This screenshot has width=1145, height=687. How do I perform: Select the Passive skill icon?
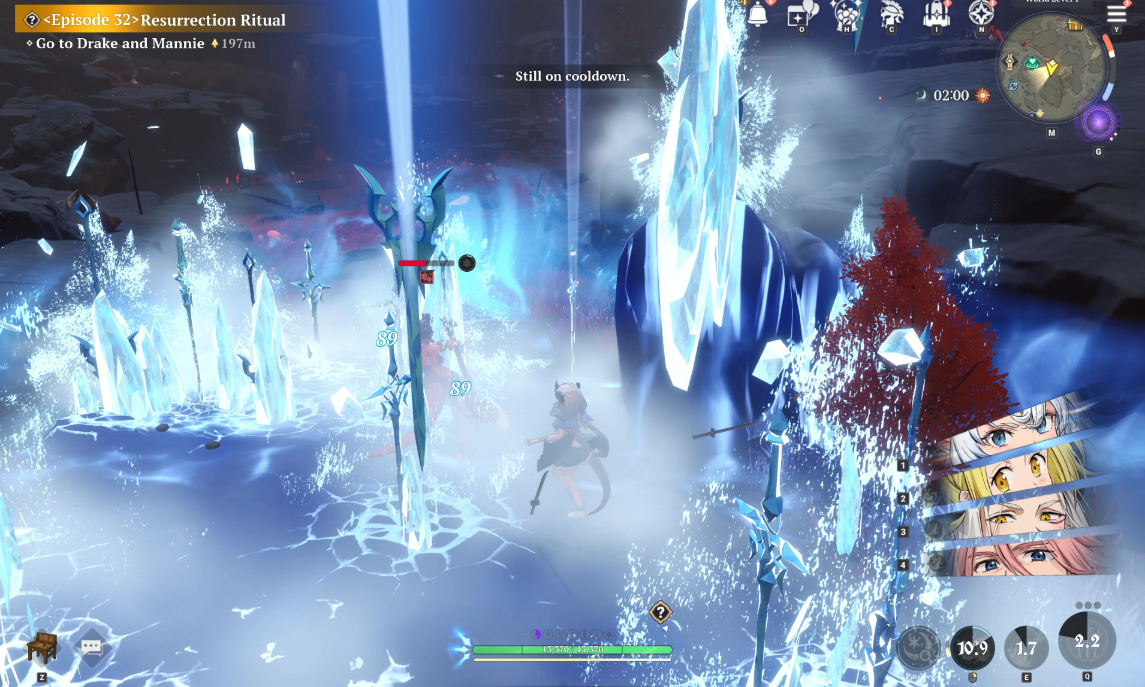pyautogui.click(x=917, y=647)
